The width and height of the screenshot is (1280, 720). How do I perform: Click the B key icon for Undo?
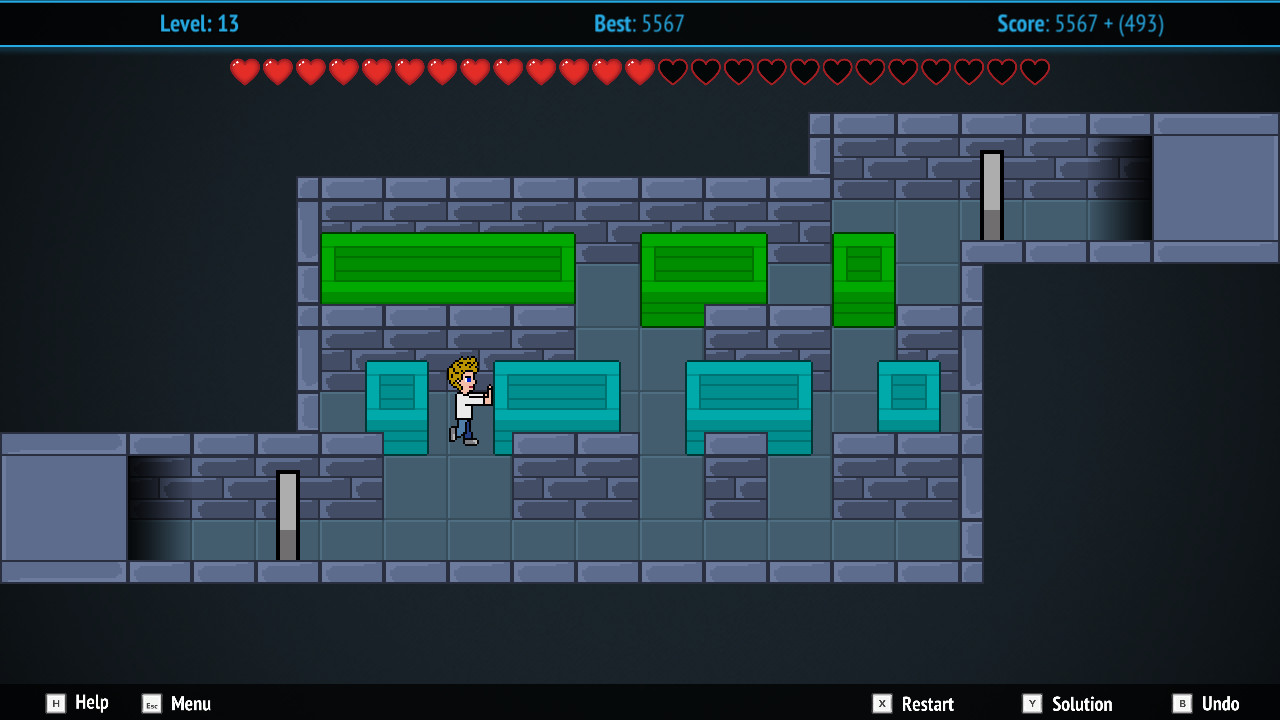point(1182,703)
